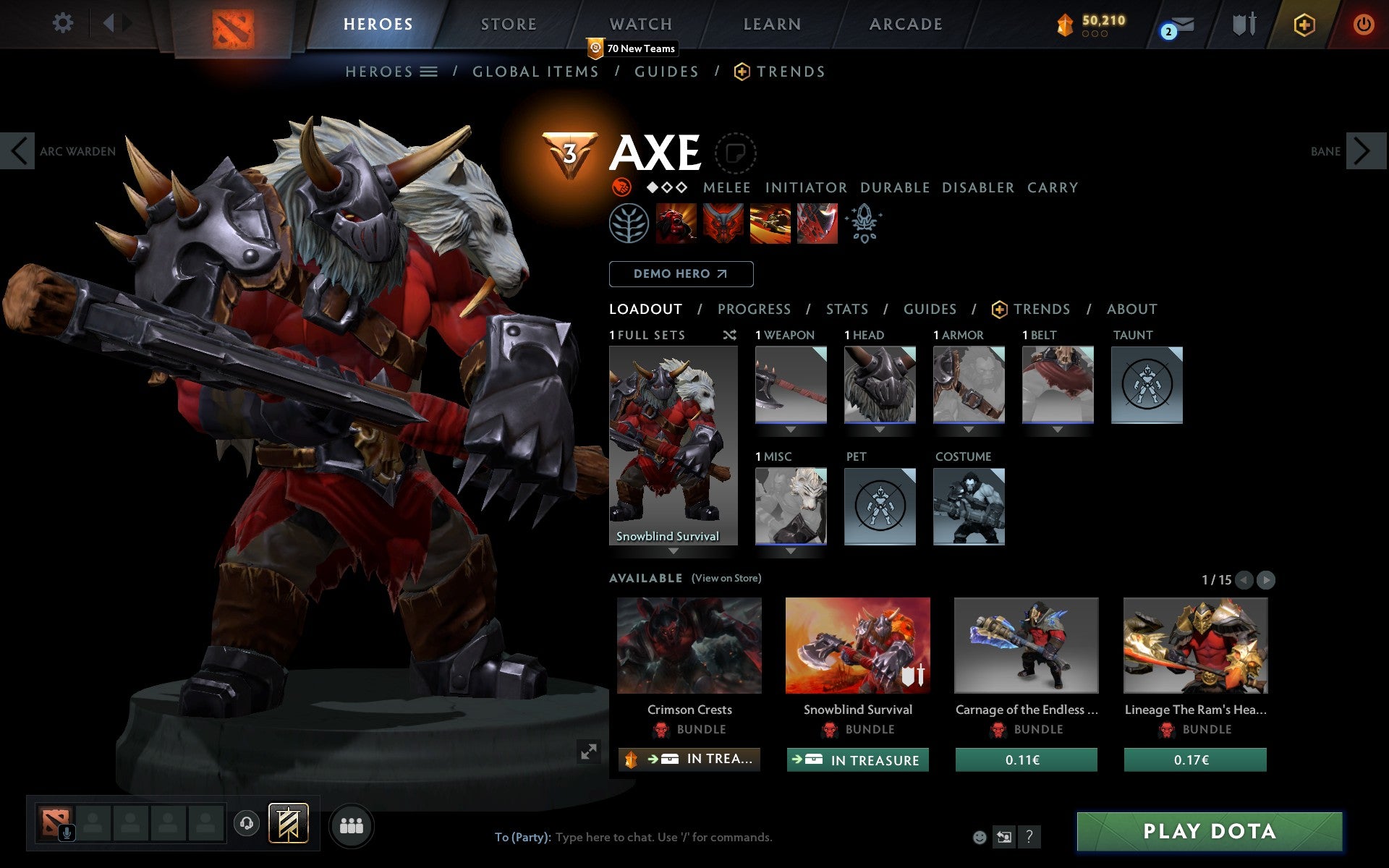Toggle the microphone in the party slot

click(x=67, y=830)
